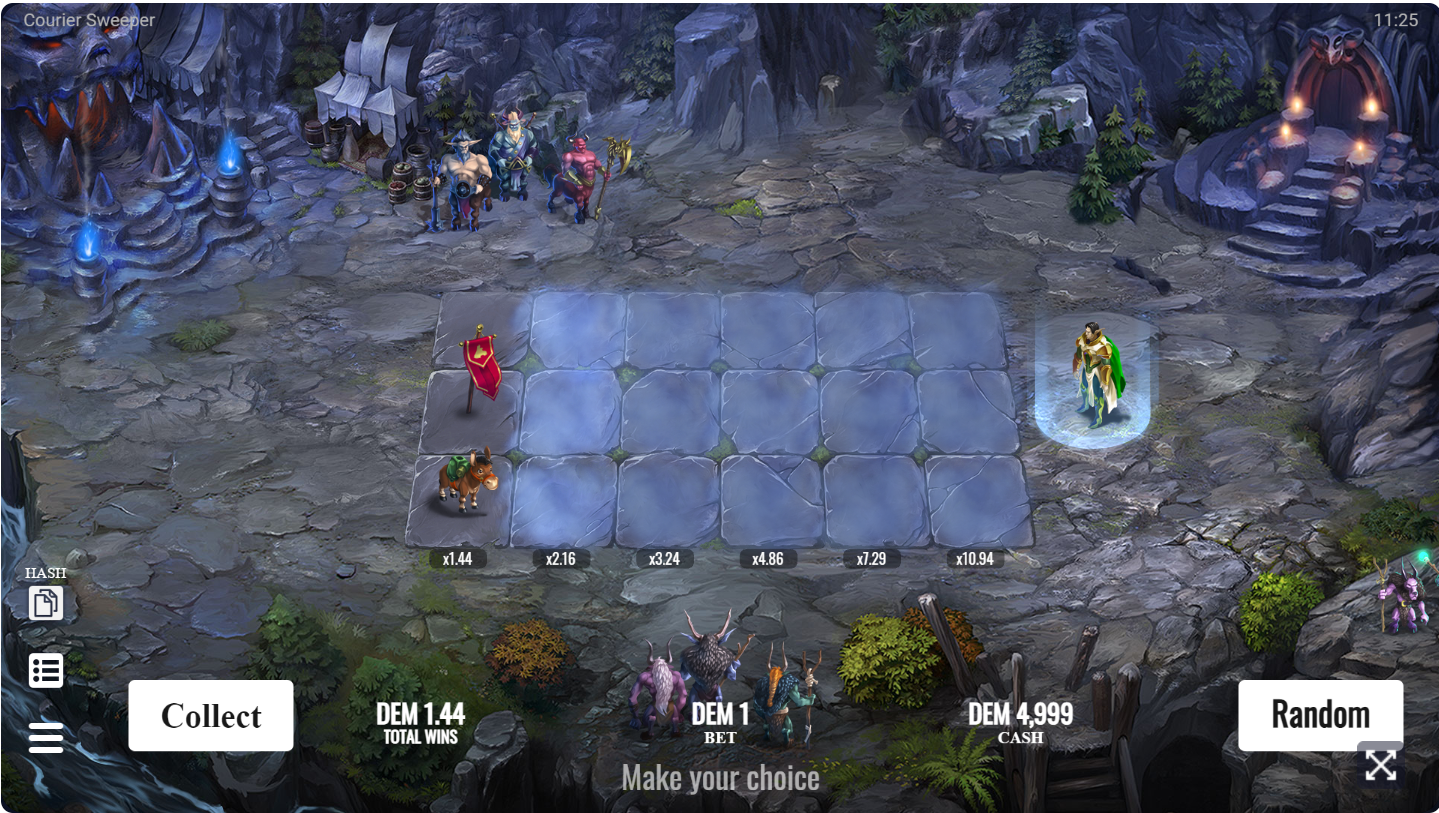Choose a Random tile
This screenshot has width=1439, height=813.
[x=1320, y=715]
